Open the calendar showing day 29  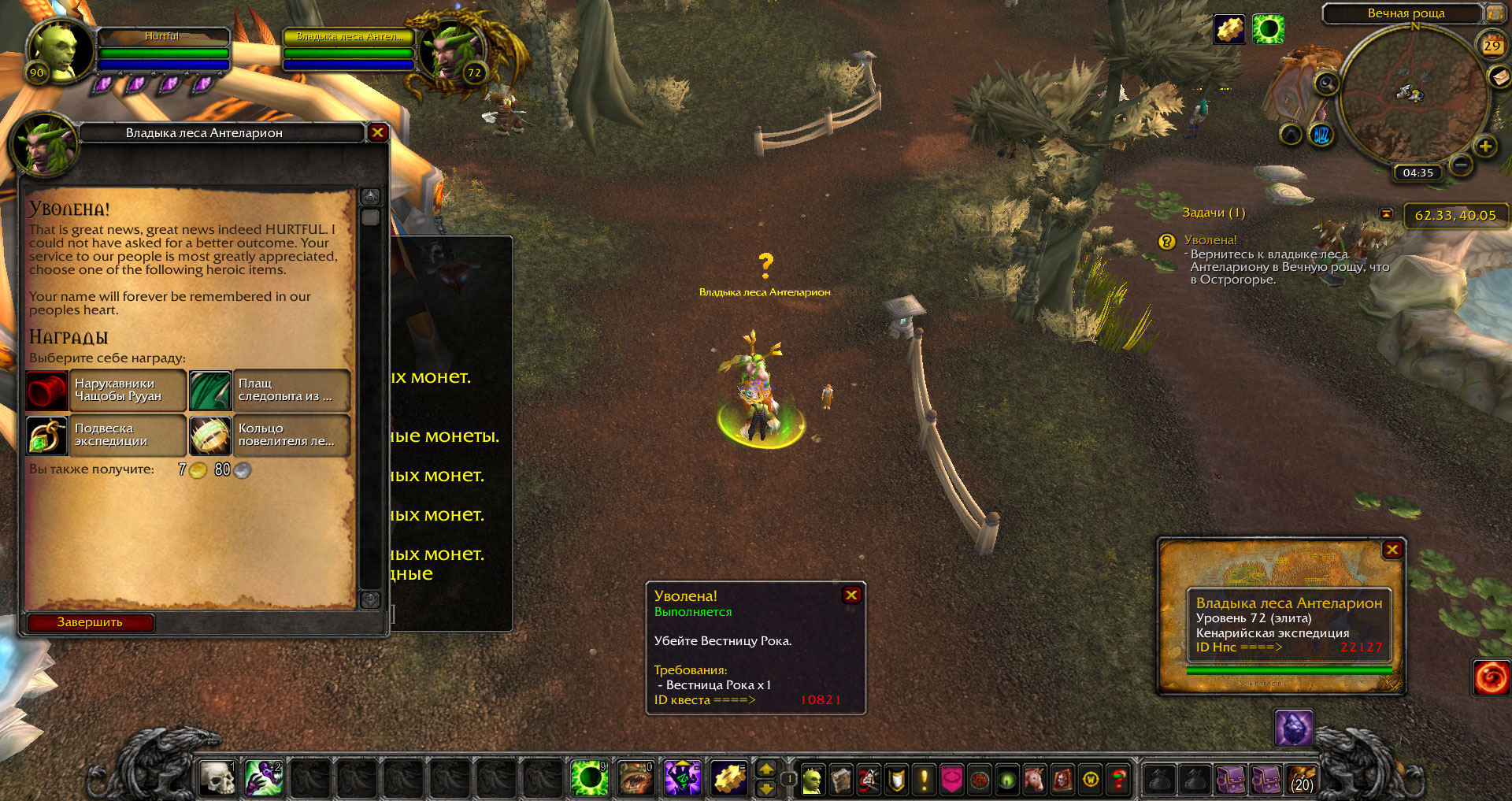point(1492,46)
